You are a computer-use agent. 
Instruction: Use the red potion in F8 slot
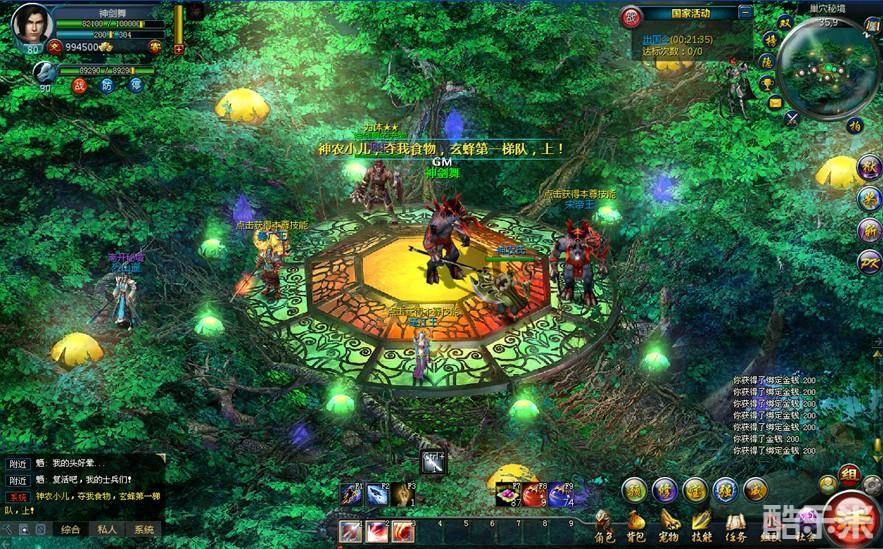pos(533,494)
